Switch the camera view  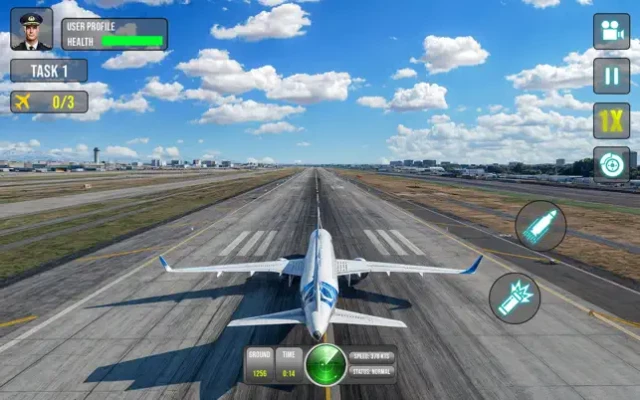click(x=611, y=31)
